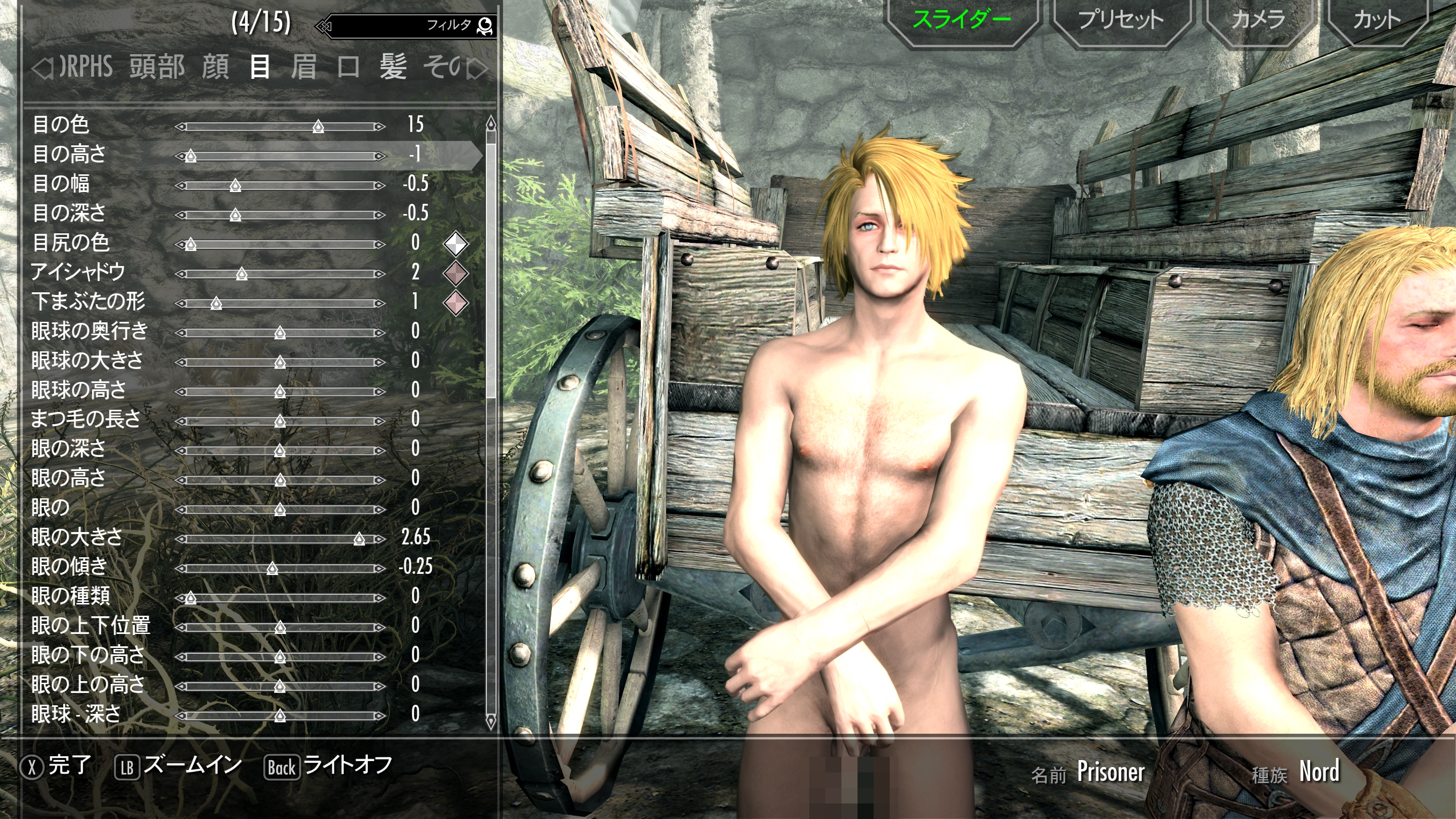Screen dimensions: 1456x819
Task: Select the 目 category
Action: [260, 67]
